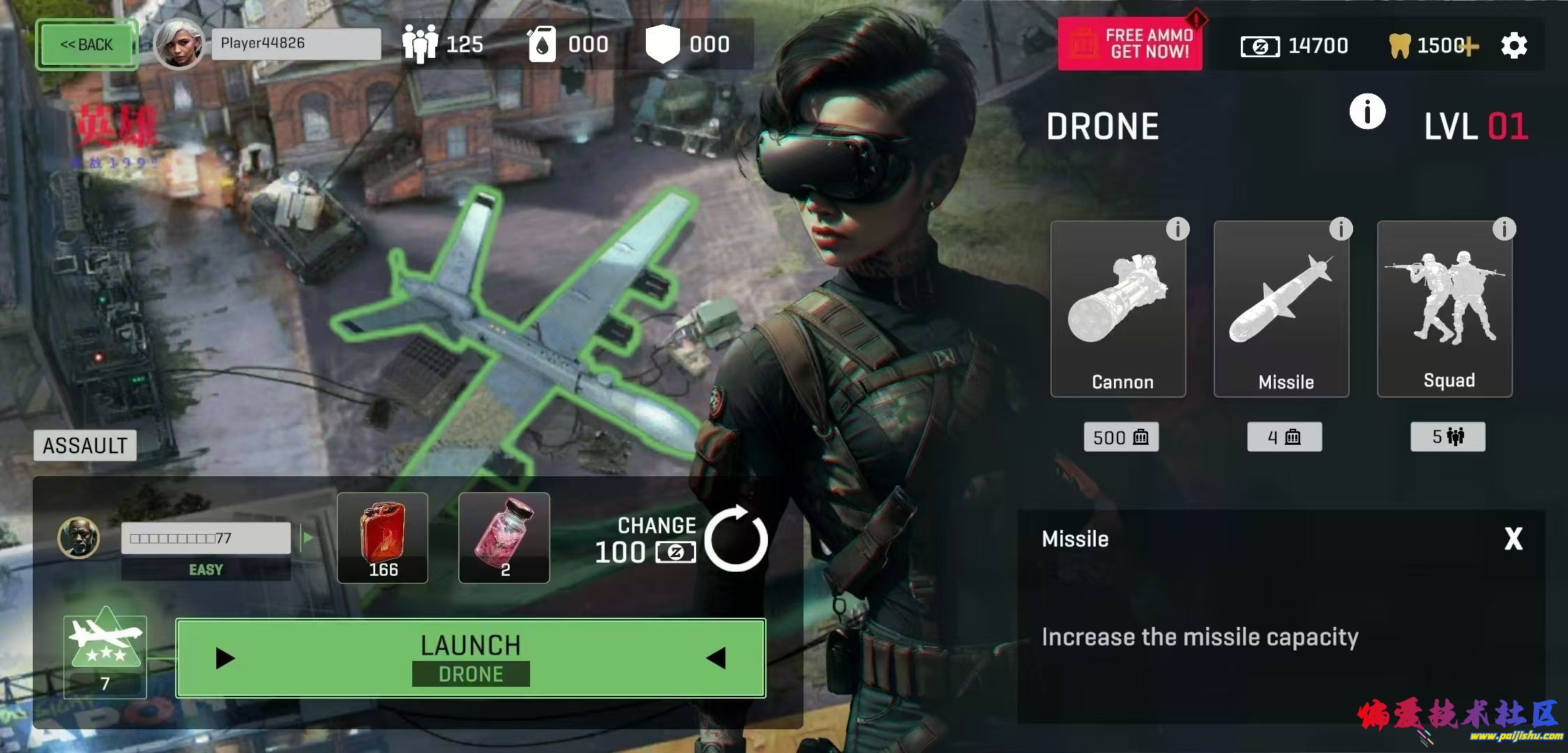Launch the drone
Image resolution: width=1568 pixels, height=753 pixels.
pos(471,658)
